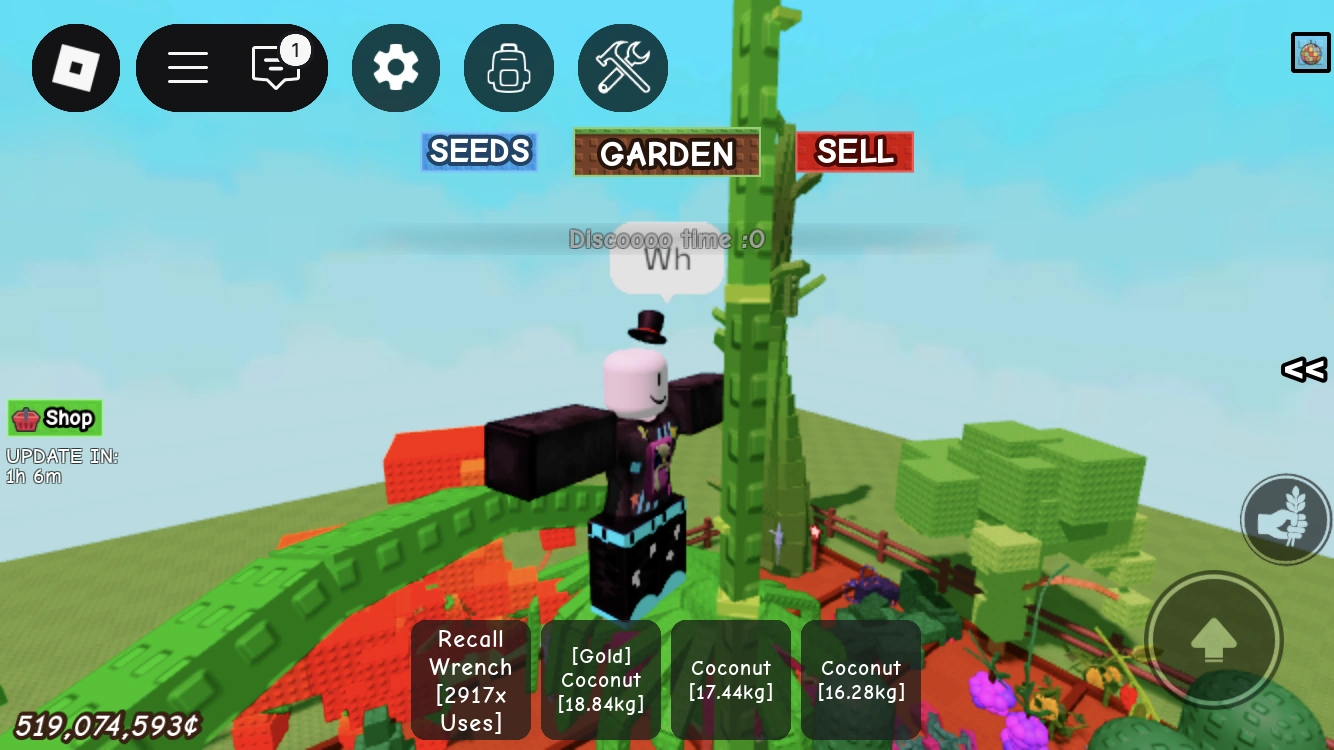This screenshot has height=750, width=1334.
Task: Open chat with one unread message
Action: [x=278, y=68]
